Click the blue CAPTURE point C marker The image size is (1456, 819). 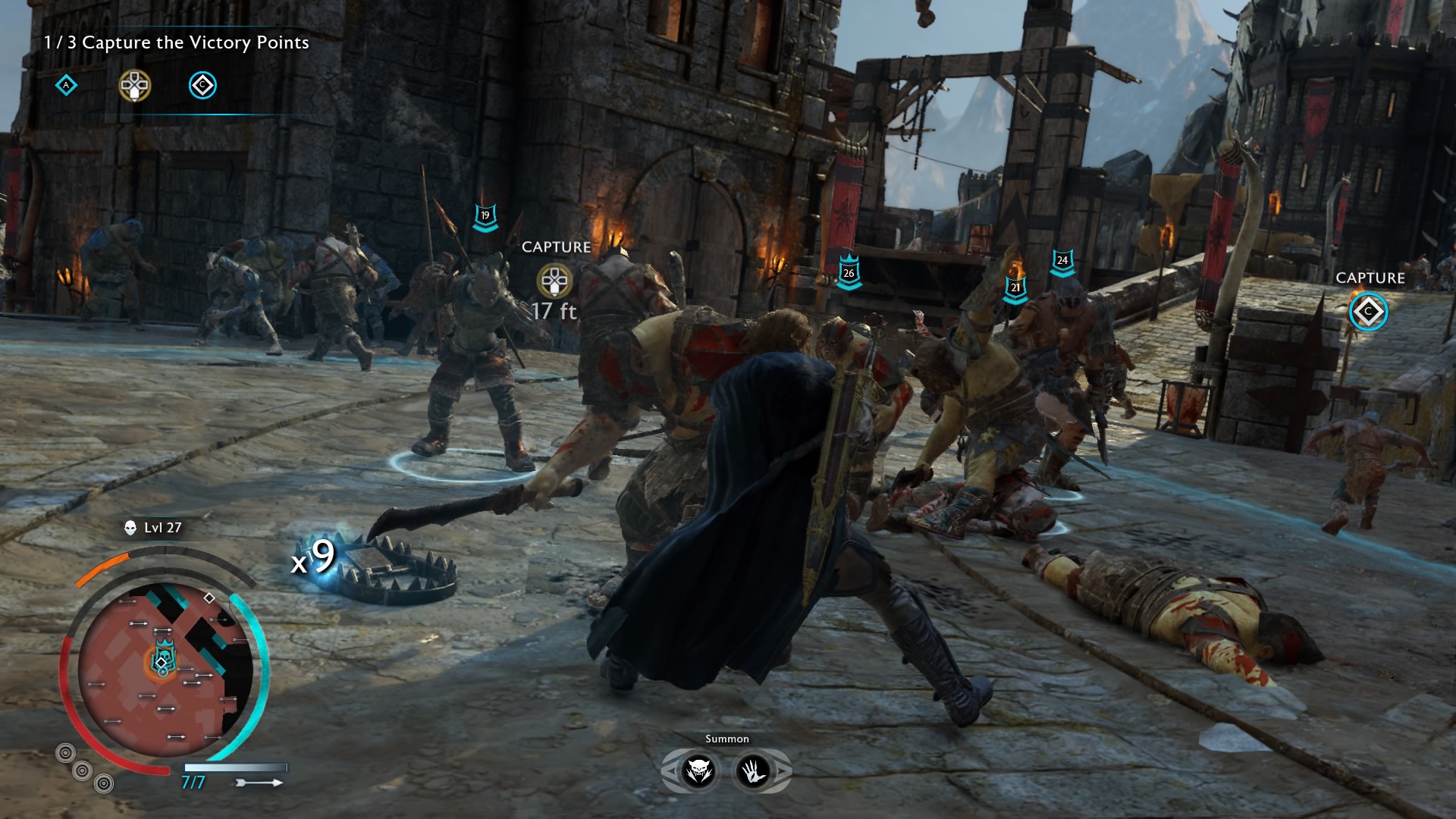[x=1369, y=312]
